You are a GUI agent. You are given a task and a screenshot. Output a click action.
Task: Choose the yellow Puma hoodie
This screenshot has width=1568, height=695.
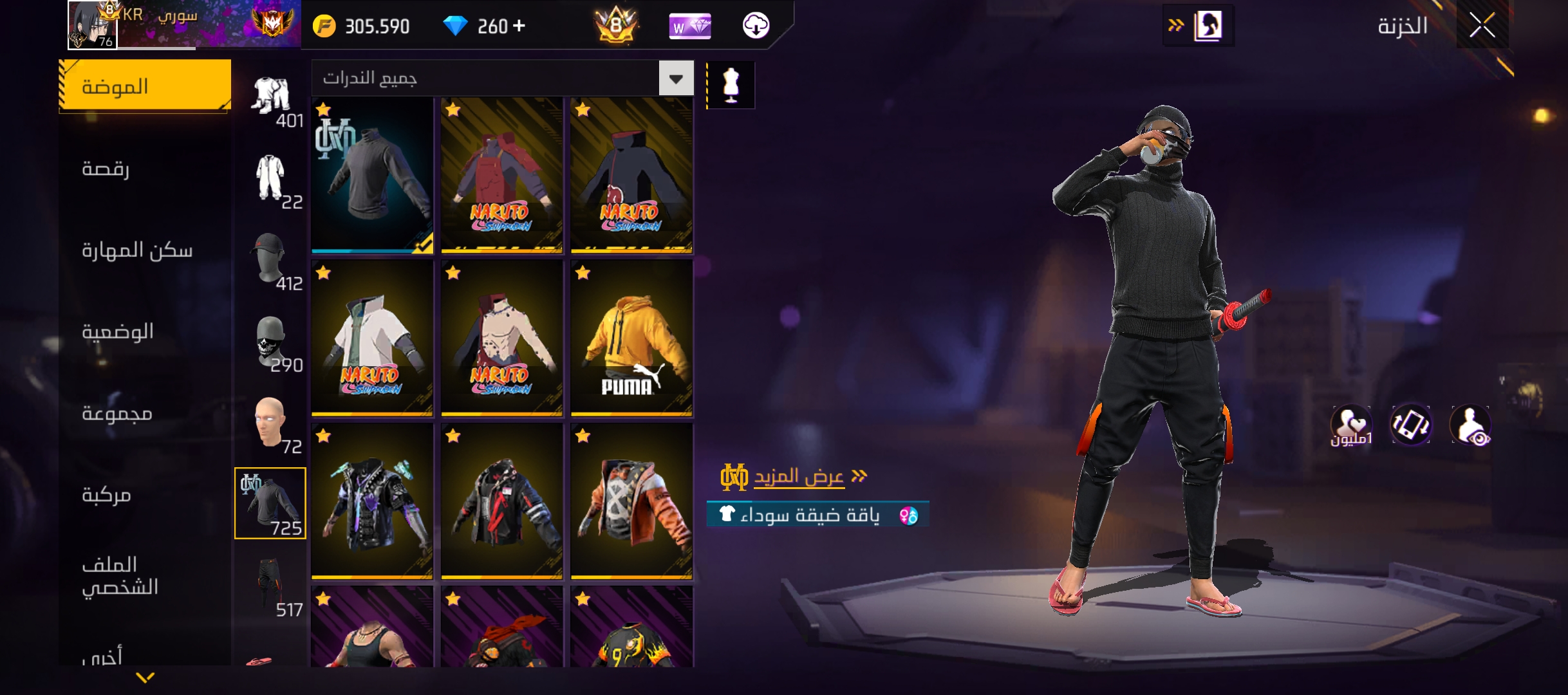pyautogui.click(x=631, y=339)
